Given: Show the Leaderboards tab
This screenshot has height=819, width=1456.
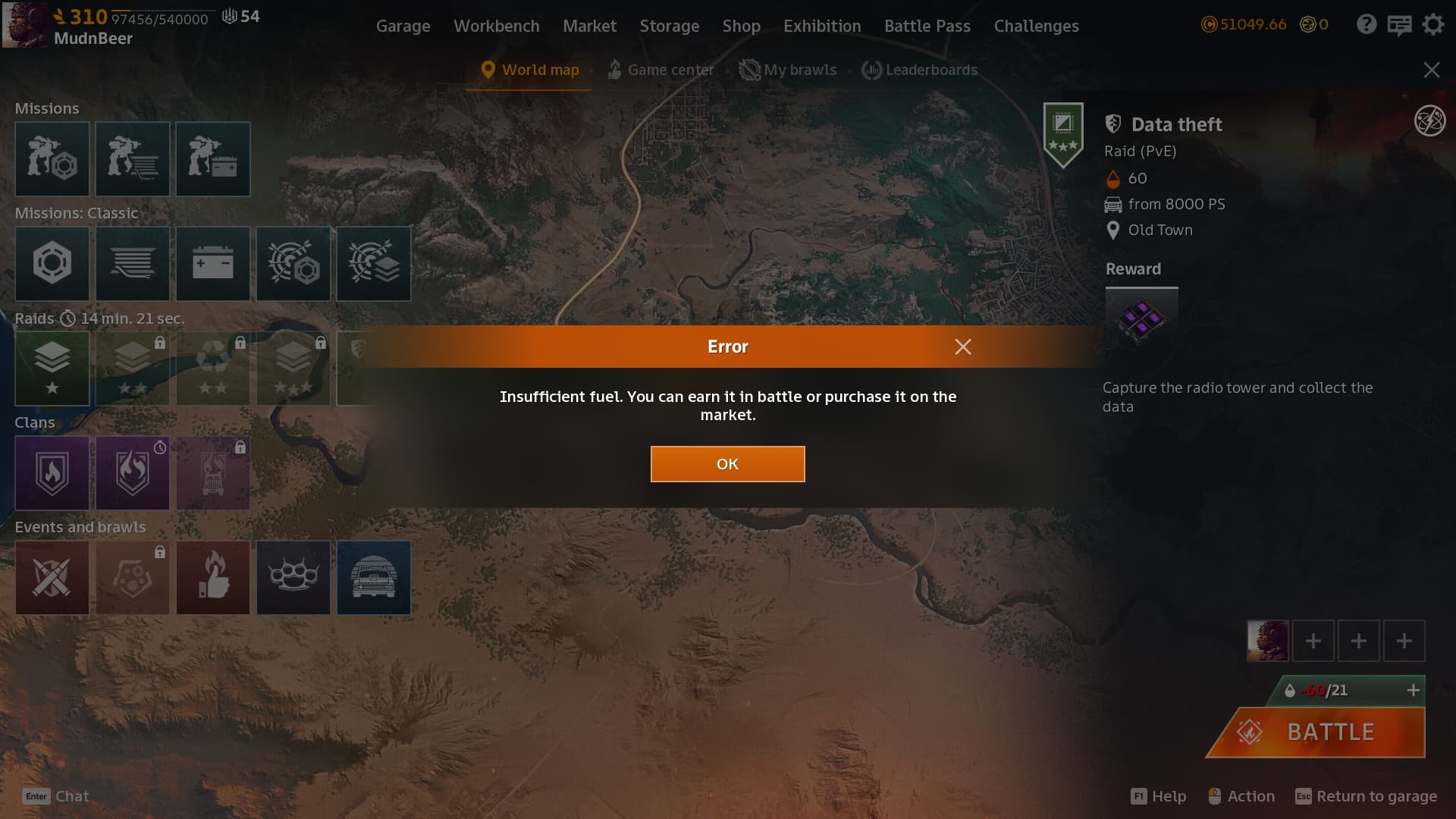Looking at the screenshot, I should tap(920, 70).
